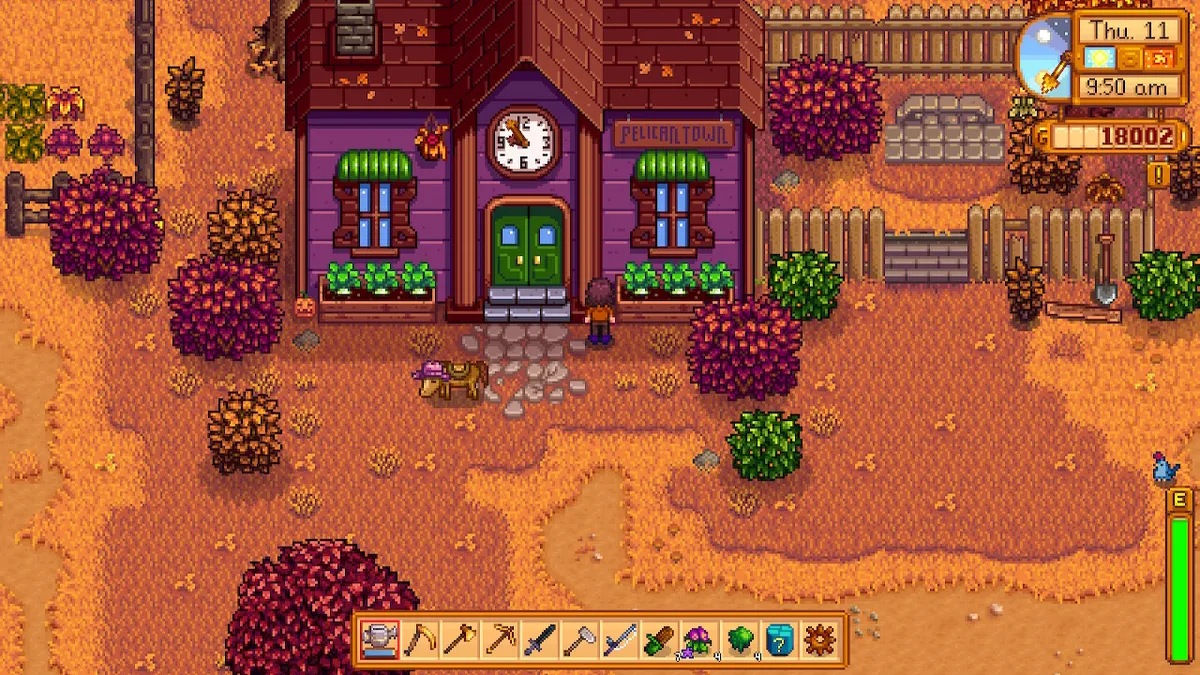Open the quest journal exclamation icon
The image size is (1200, 675).
(x=1159, y=176)
